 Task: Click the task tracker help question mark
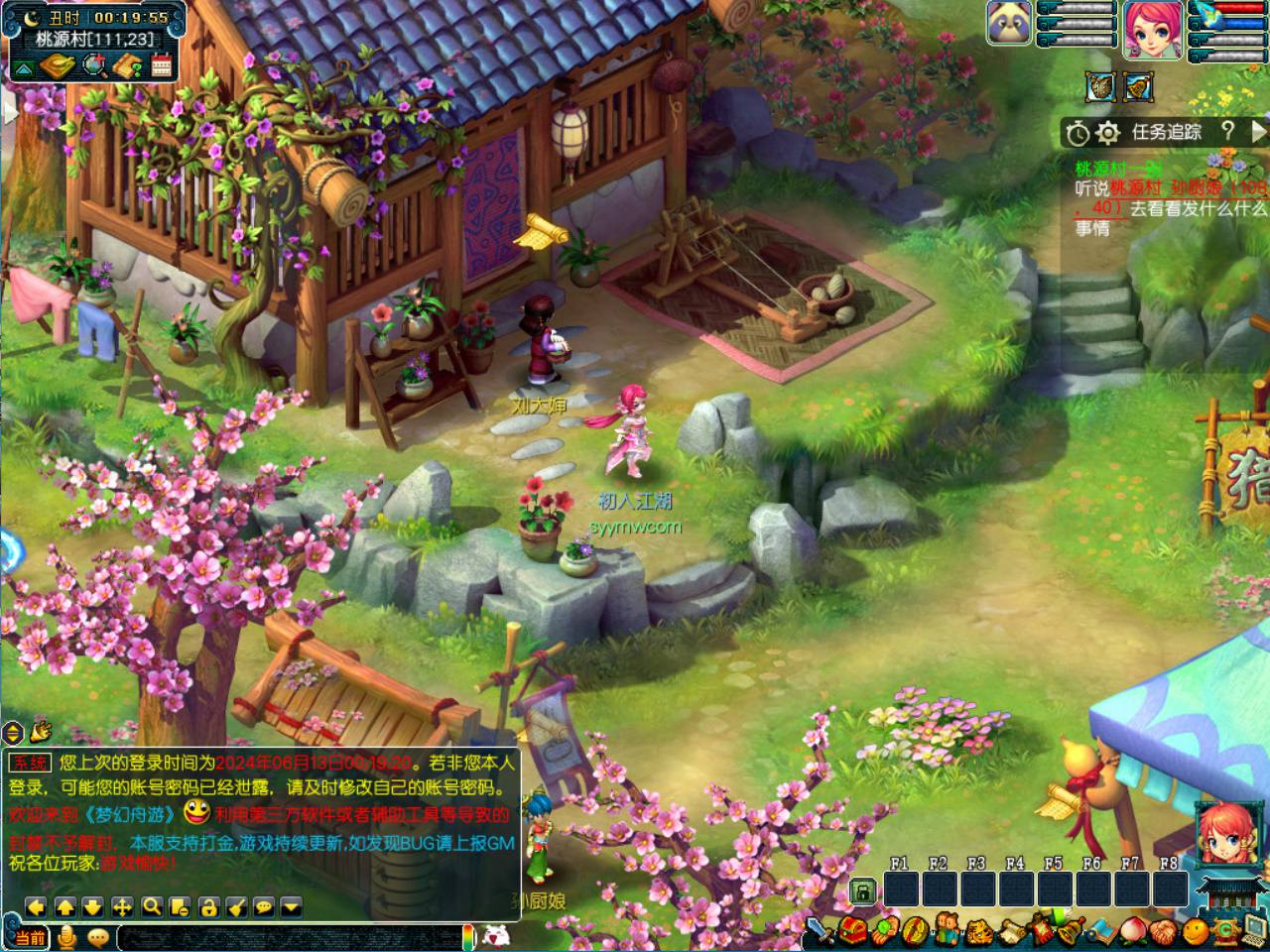coord(1228,131)
